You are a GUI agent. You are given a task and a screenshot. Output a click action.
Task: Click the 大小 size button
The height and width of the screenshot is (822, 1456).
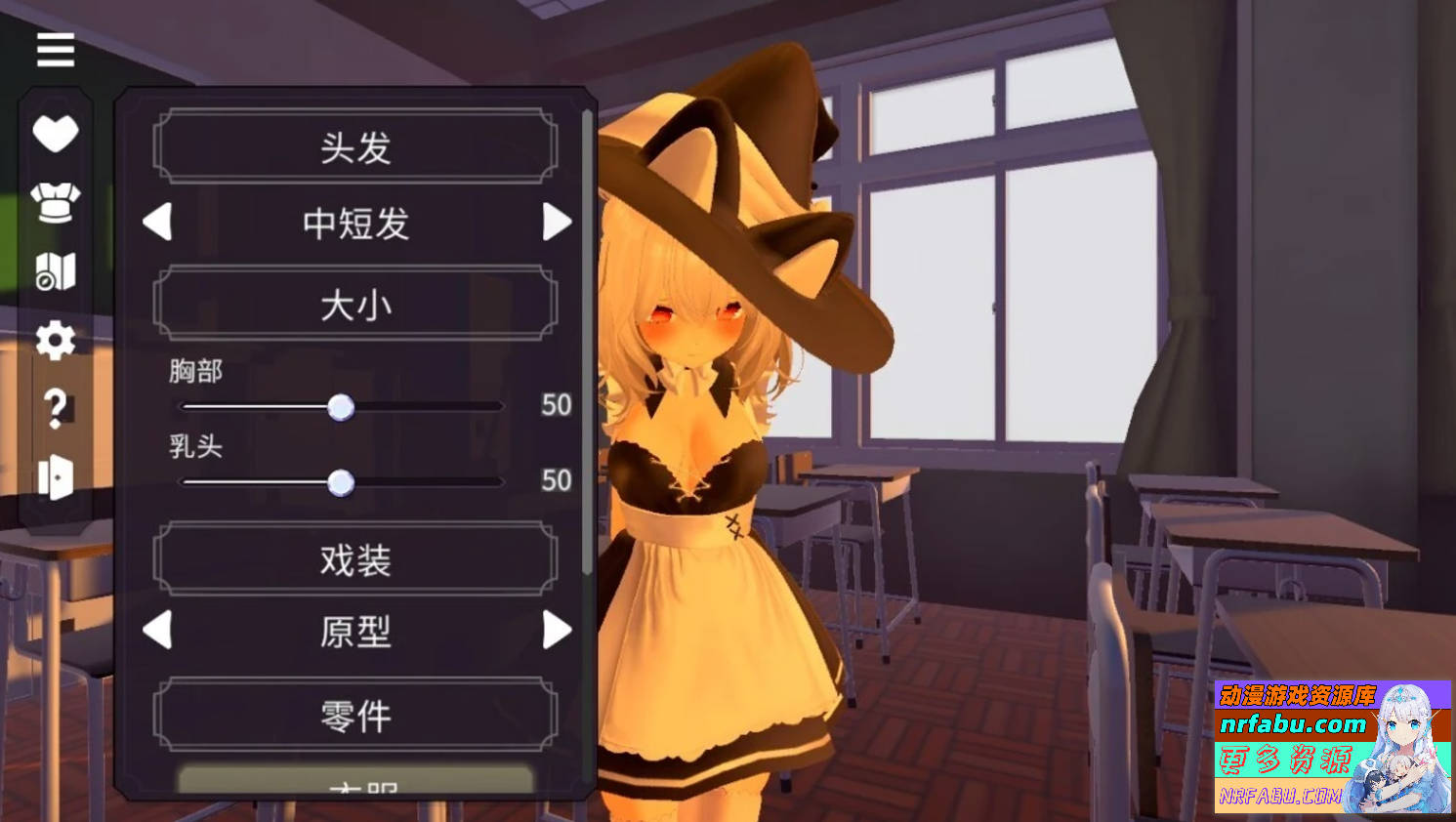tap(355, 303)
